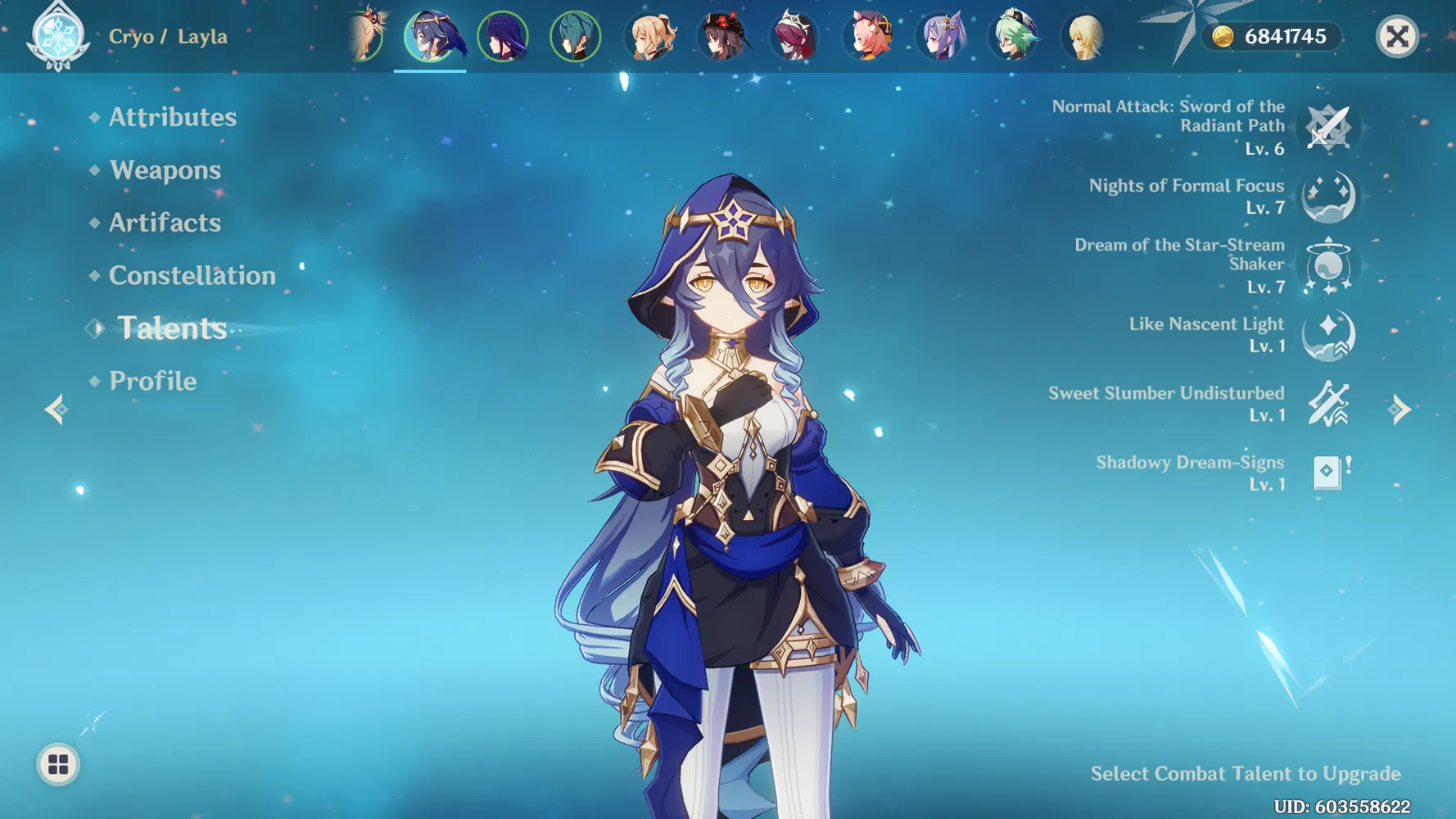This screenshot has height=819, width=1456.
Task: Click the Cryo element emblem
Action: coord(57,37)
